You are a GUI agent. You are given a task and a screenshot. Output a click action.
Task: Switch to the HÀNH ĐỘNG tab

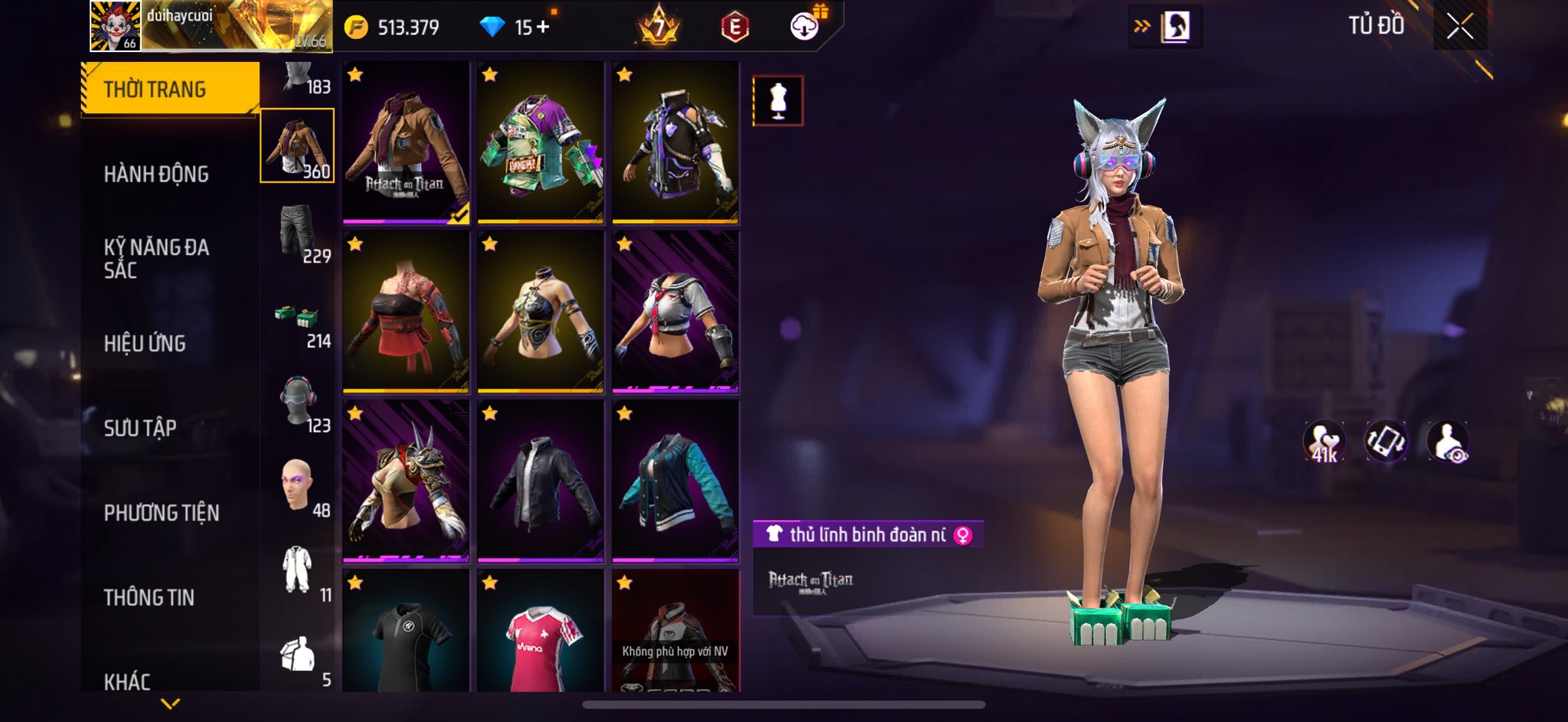[x=156, y=175]
